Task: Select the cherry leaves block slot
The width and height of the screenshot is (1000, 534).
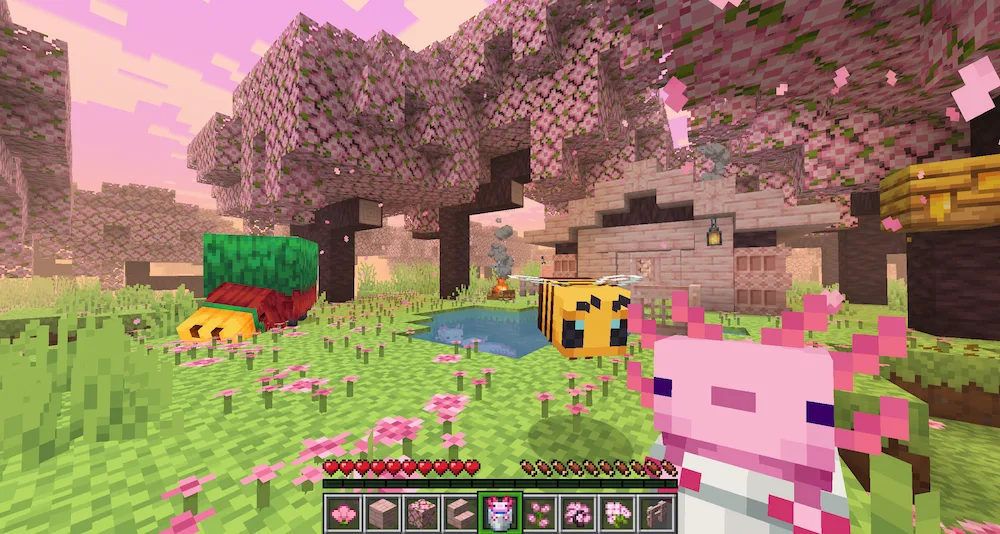Action: (421, 513)
